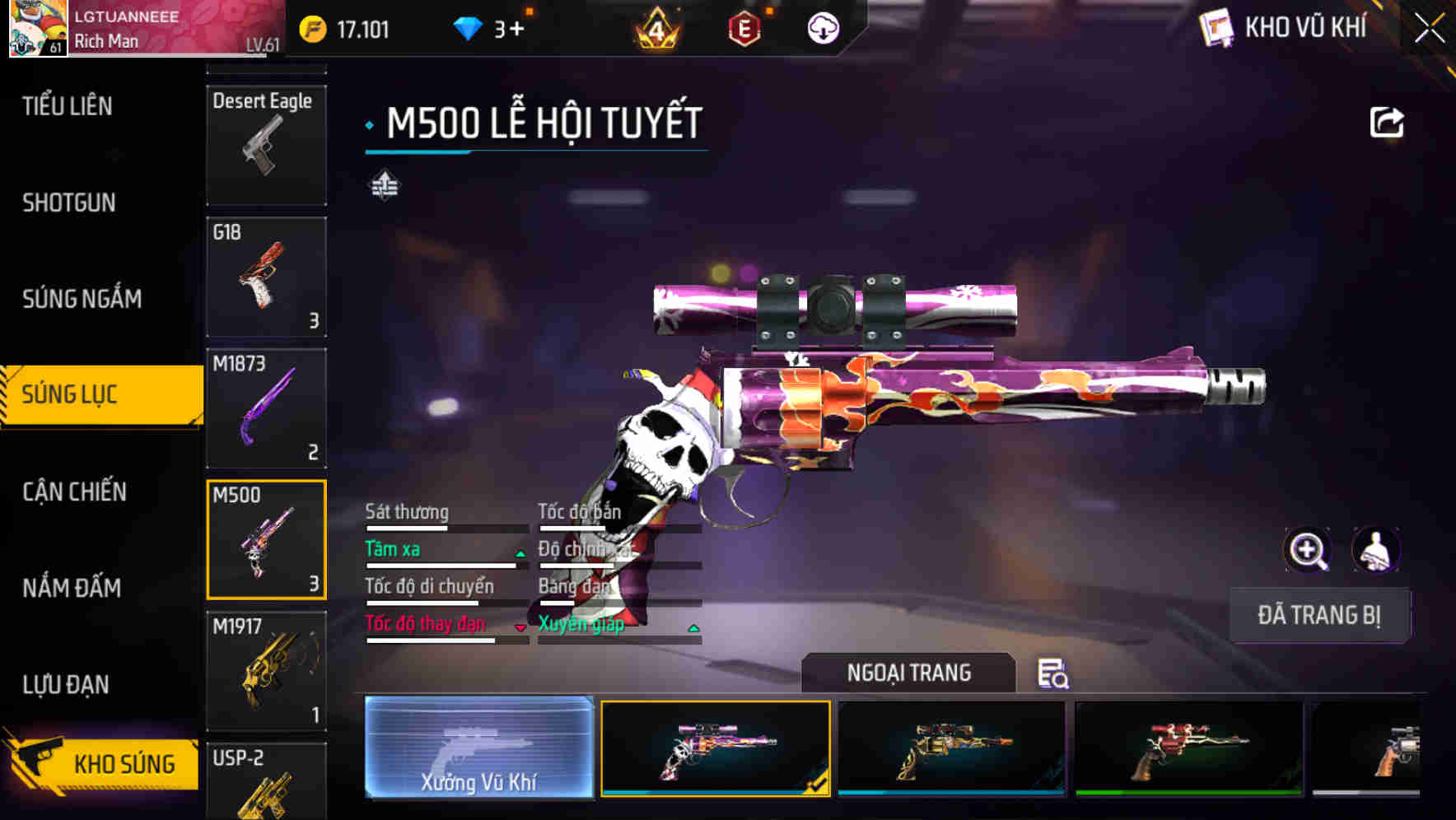Click the ĐÃ TRANG BỊ button
The height and width of the screenshot is (820, 1456).
click(x=1319, y=616)
